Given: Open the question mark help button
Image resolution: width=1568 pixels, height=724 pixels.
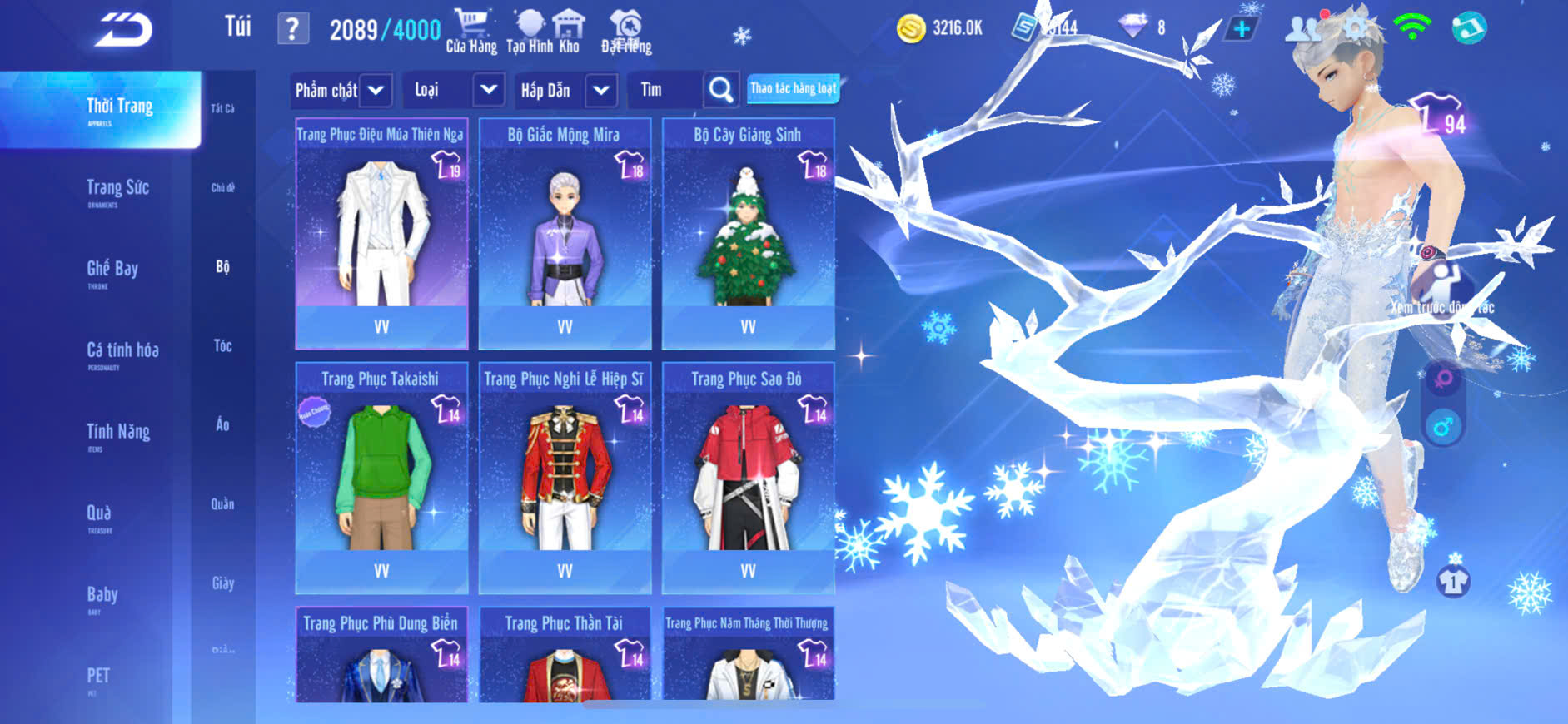Looking at the screenshot, I should (x=292, y=30).
